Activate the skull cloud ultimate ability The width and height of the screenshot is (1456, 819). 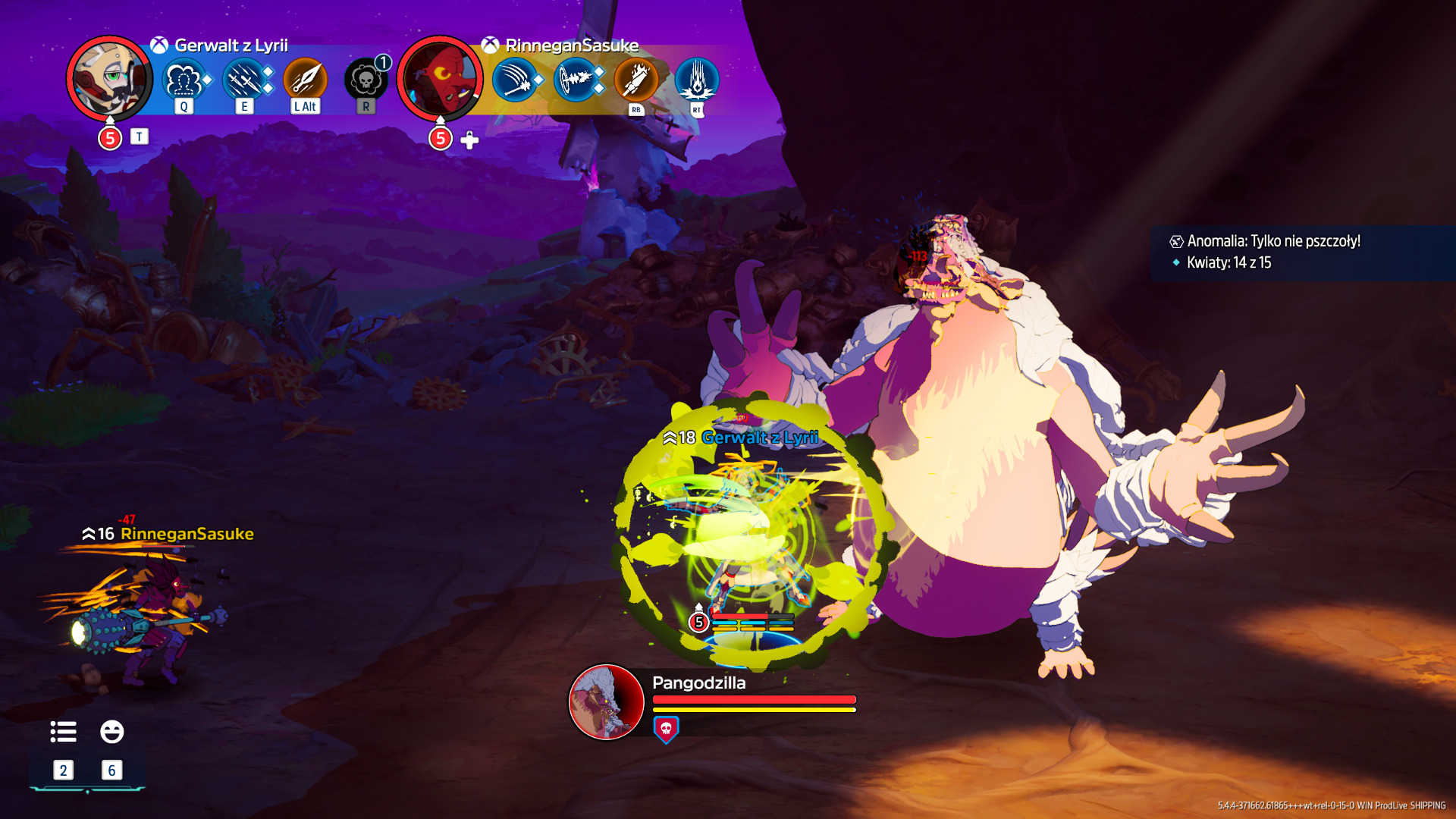(366, 80)
